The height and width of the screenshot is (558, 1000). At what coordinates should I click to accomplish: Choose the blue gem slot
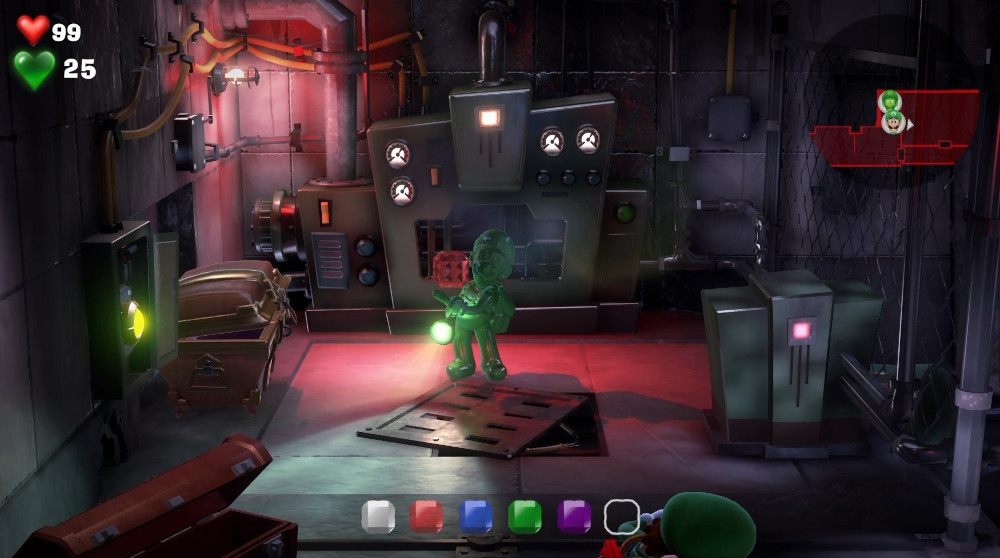tap(476, 516)
